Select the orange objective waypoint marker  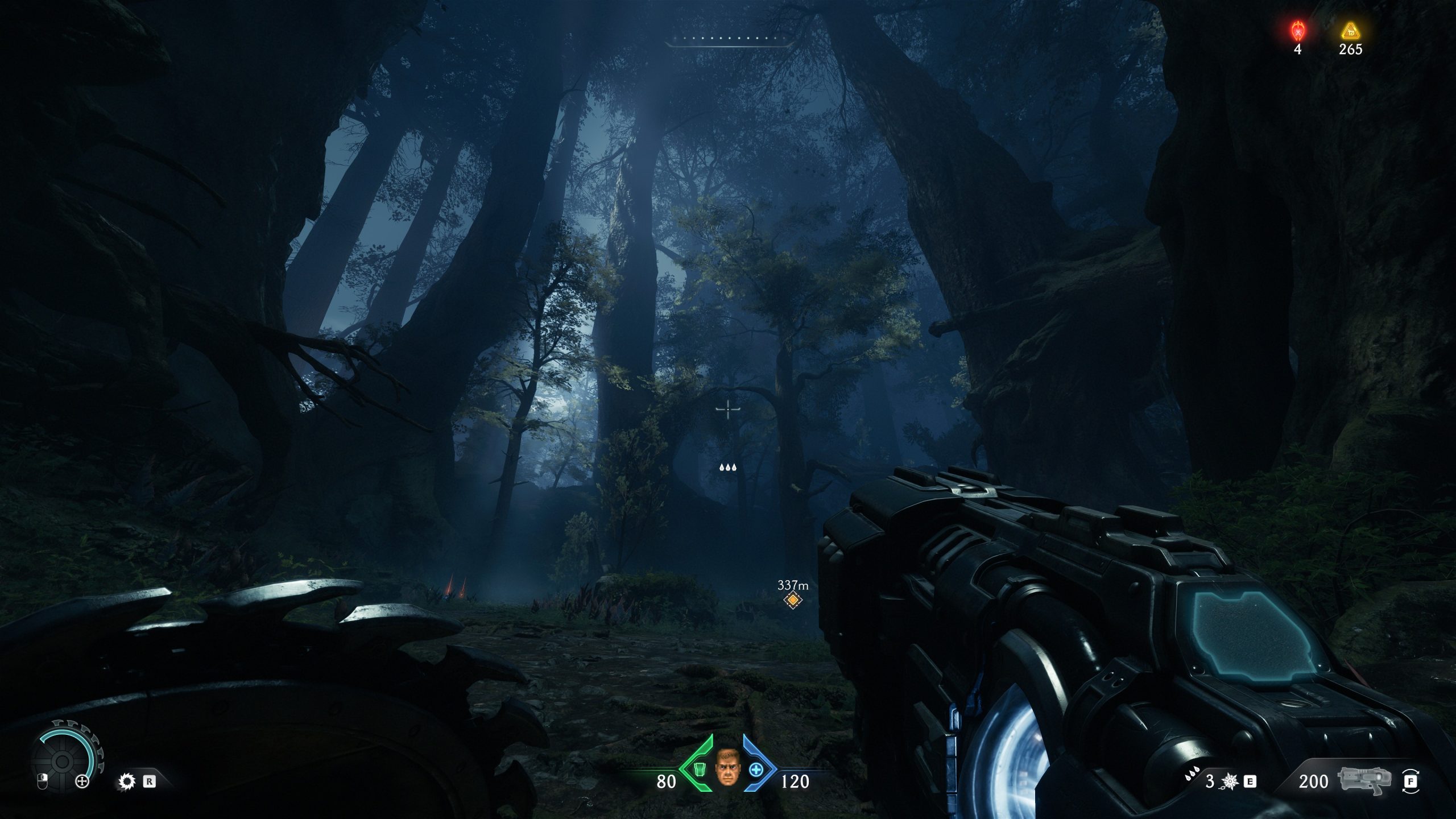792,599
